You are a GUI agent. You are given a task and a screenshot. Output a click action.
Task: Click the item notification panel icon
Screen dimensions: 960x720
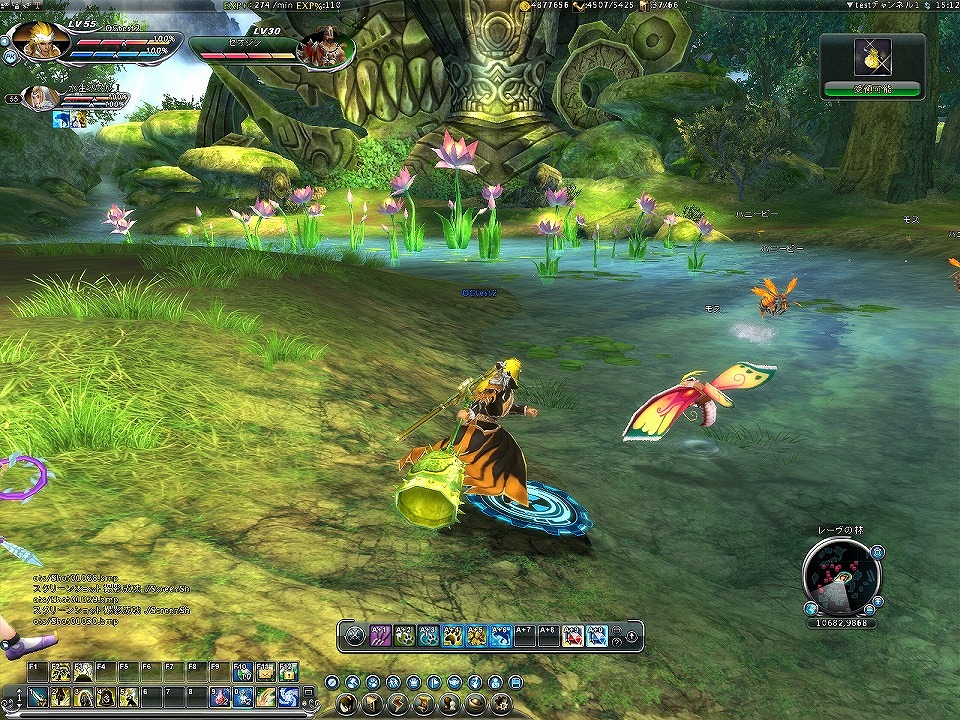coord(872,58)
